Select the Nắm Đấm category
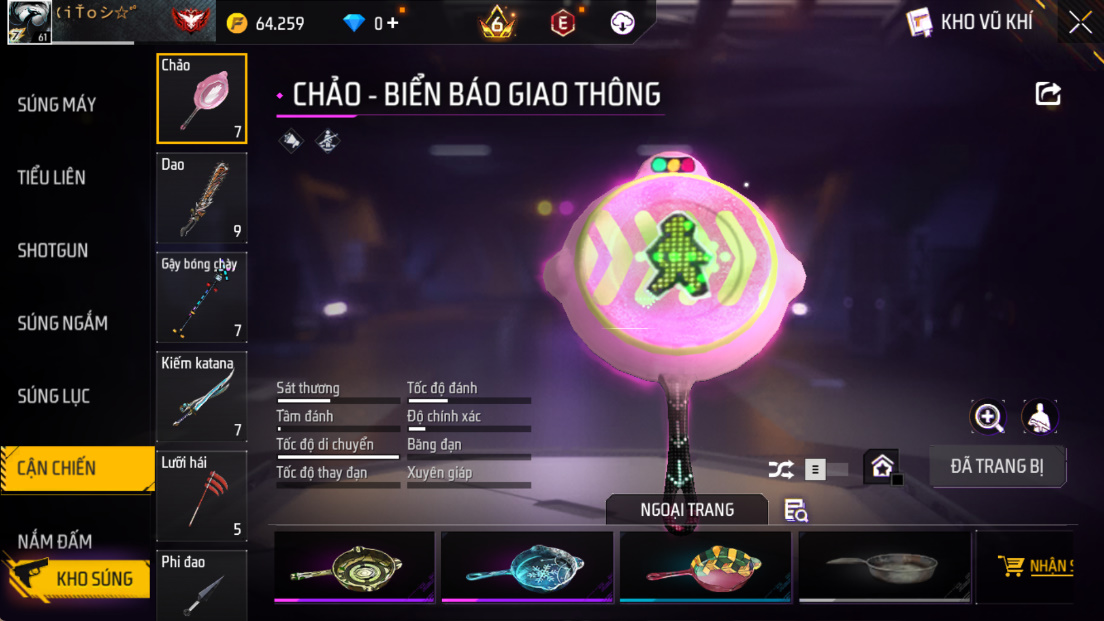 [55, 541]
